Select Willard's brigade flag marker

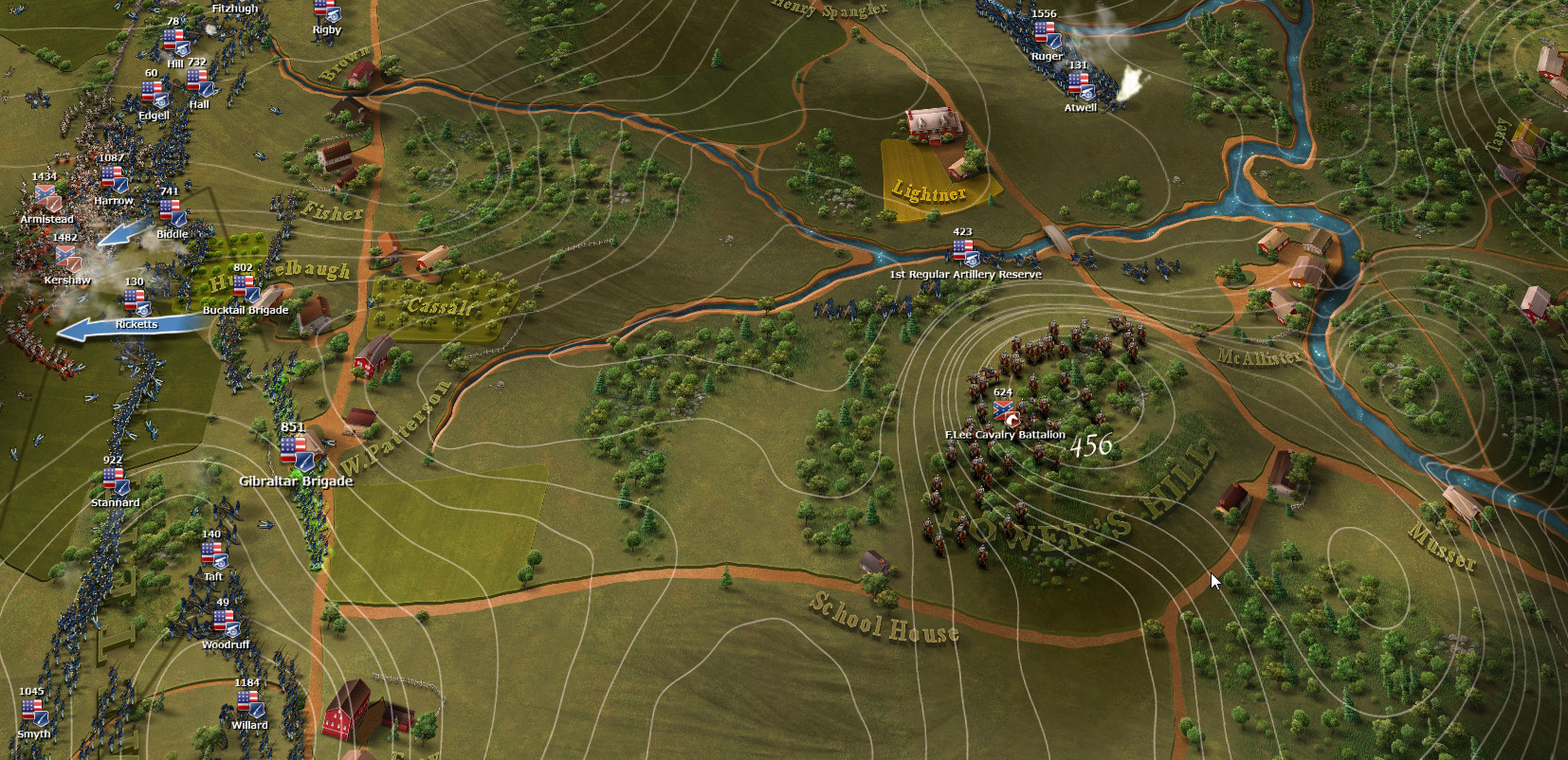[250, 703]
